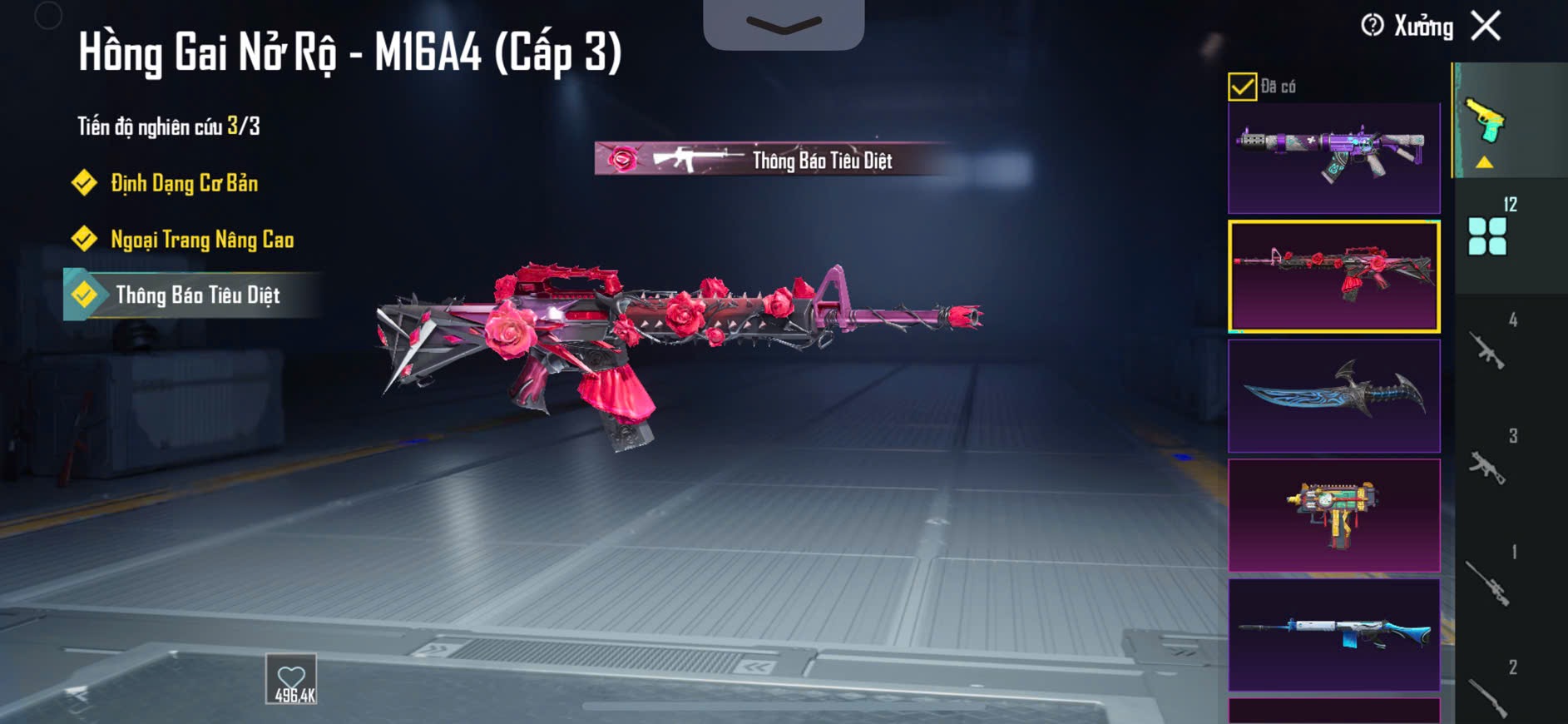
Task: Choose the rose M16A4 skin thumbnail
Action: click(1333, 276)
